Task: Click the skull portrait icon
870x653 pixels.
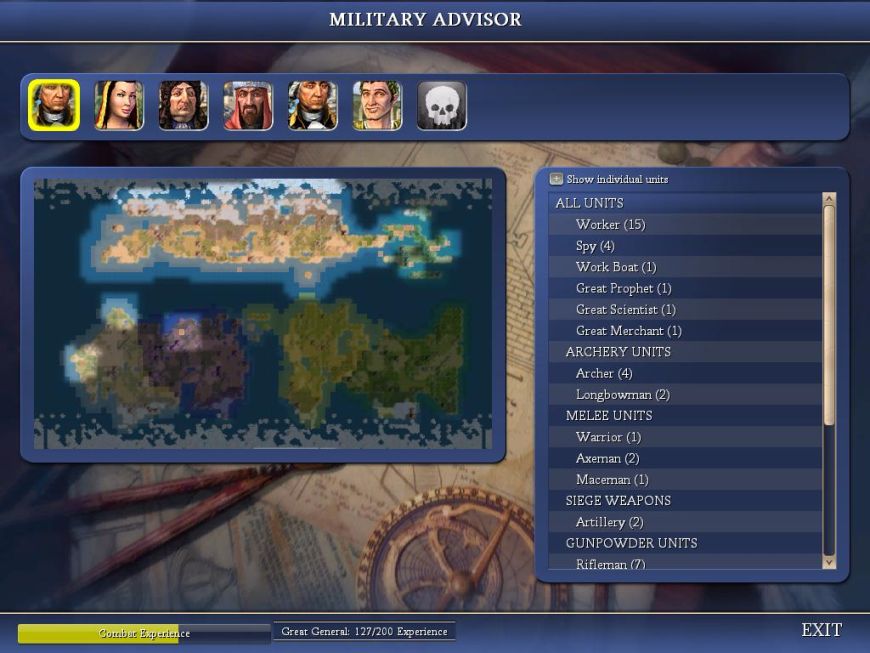Action: click(x=442, y=106)
